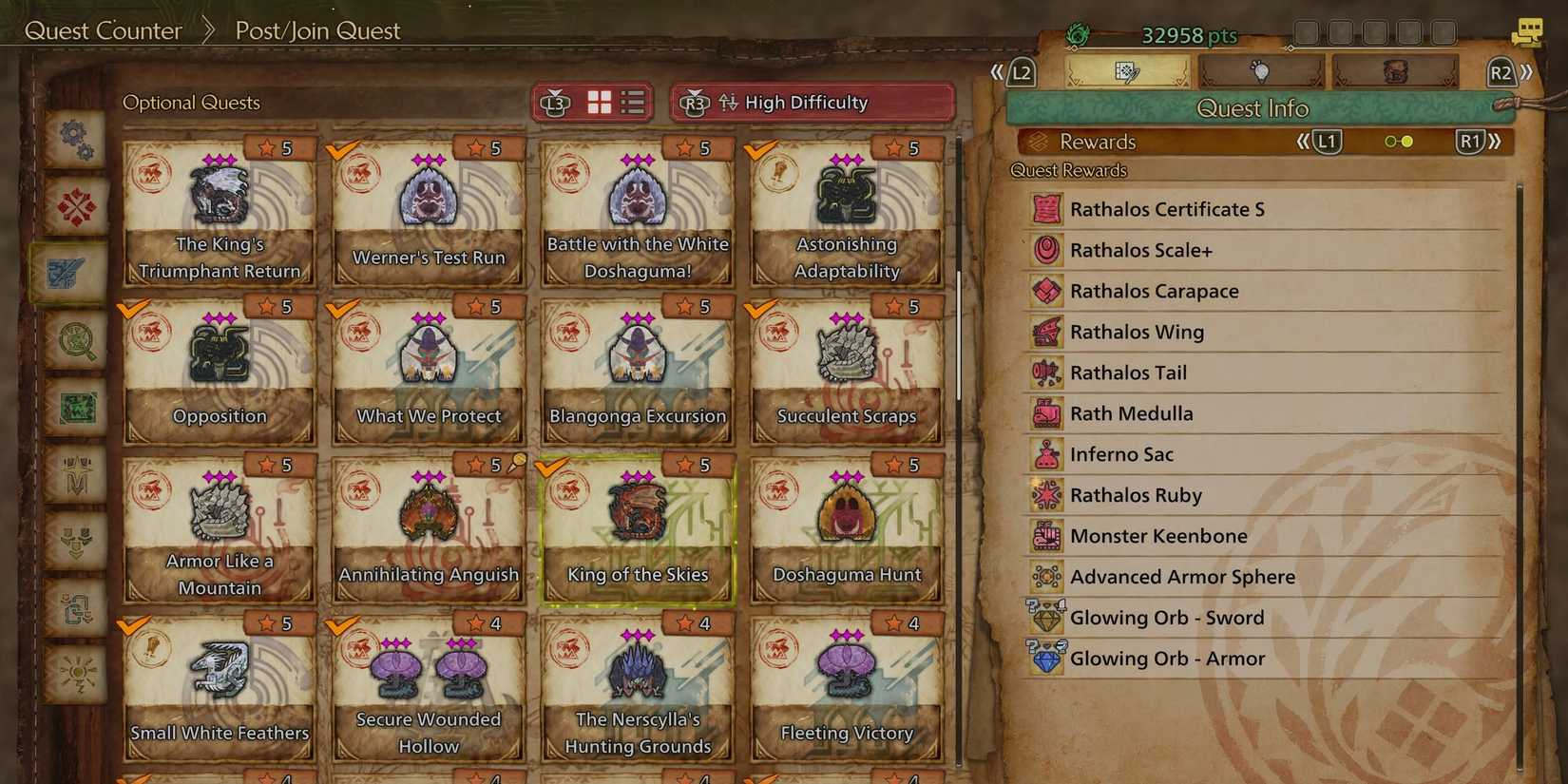Switch quest list to list view

[630, 102]
